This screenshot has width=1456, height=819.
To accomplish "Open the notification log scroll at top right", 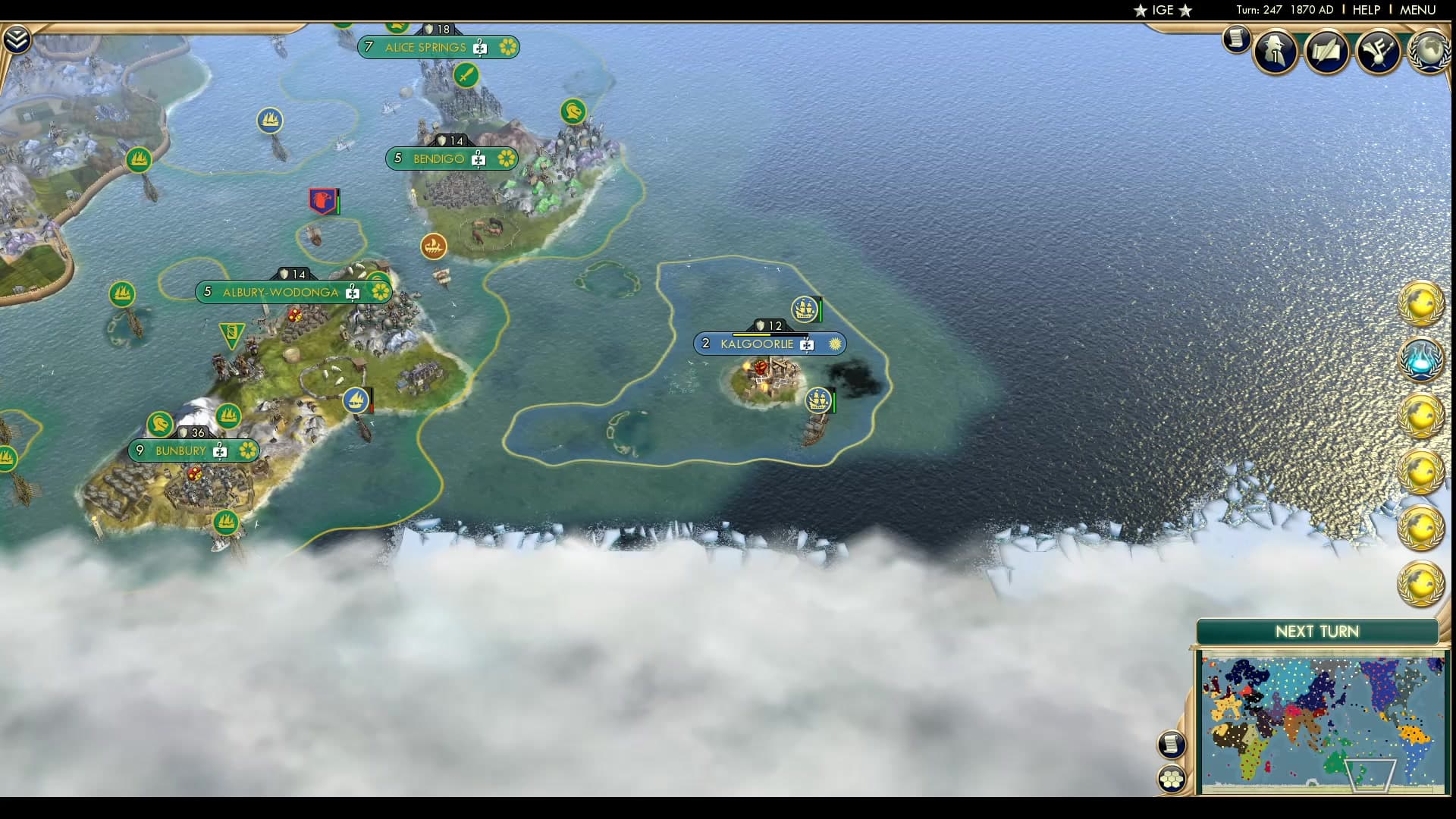I will pos(1235,39).
